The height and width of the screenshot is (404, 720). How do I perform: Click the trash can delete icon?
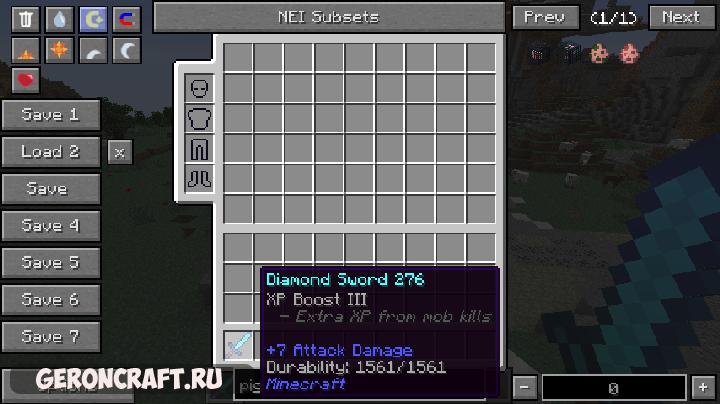[26, 19]
